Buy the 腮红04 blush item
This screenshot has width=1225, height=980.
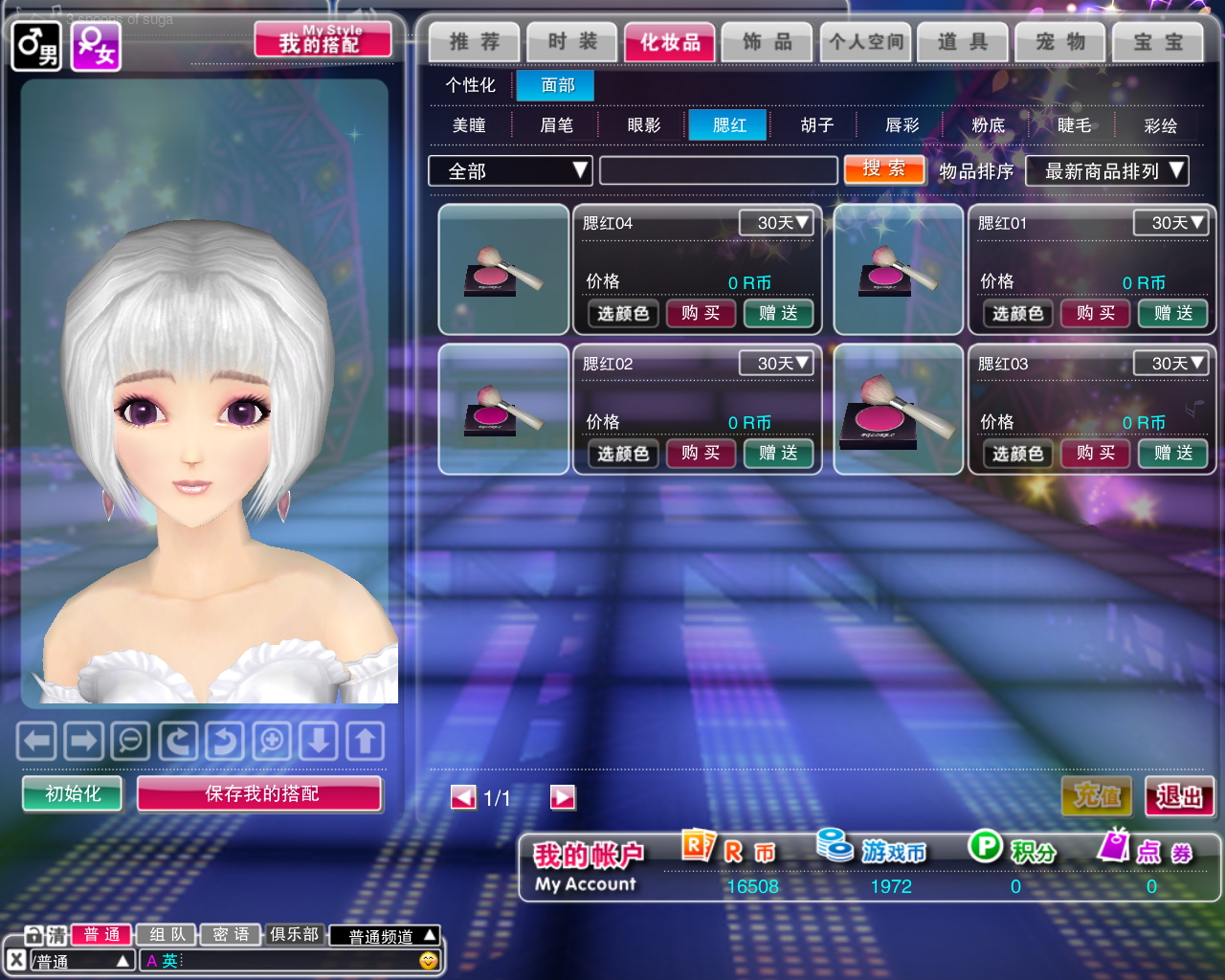(701, 313)
